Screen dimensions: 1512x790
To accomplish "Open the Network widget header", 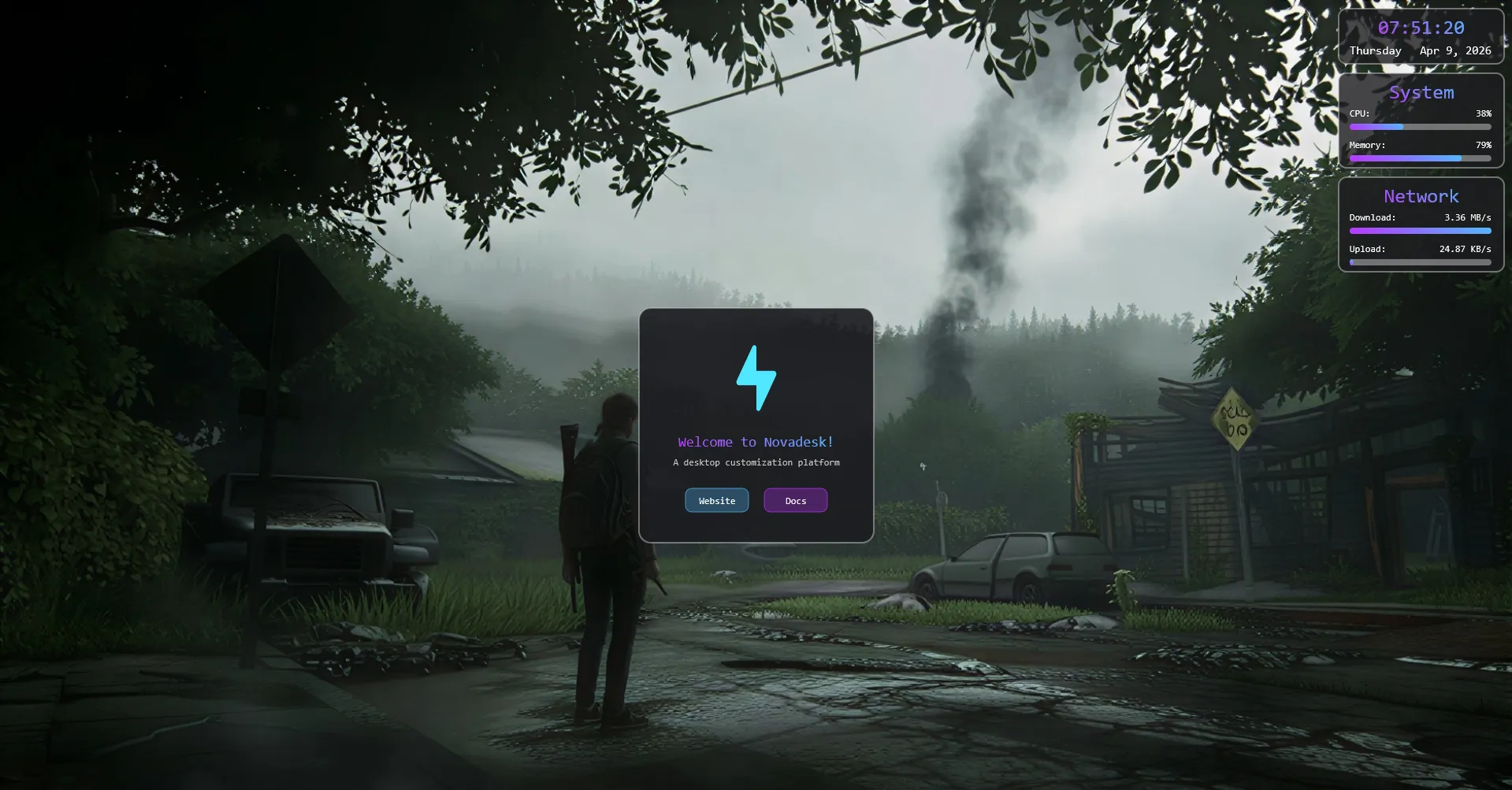I will [1421, 196].
